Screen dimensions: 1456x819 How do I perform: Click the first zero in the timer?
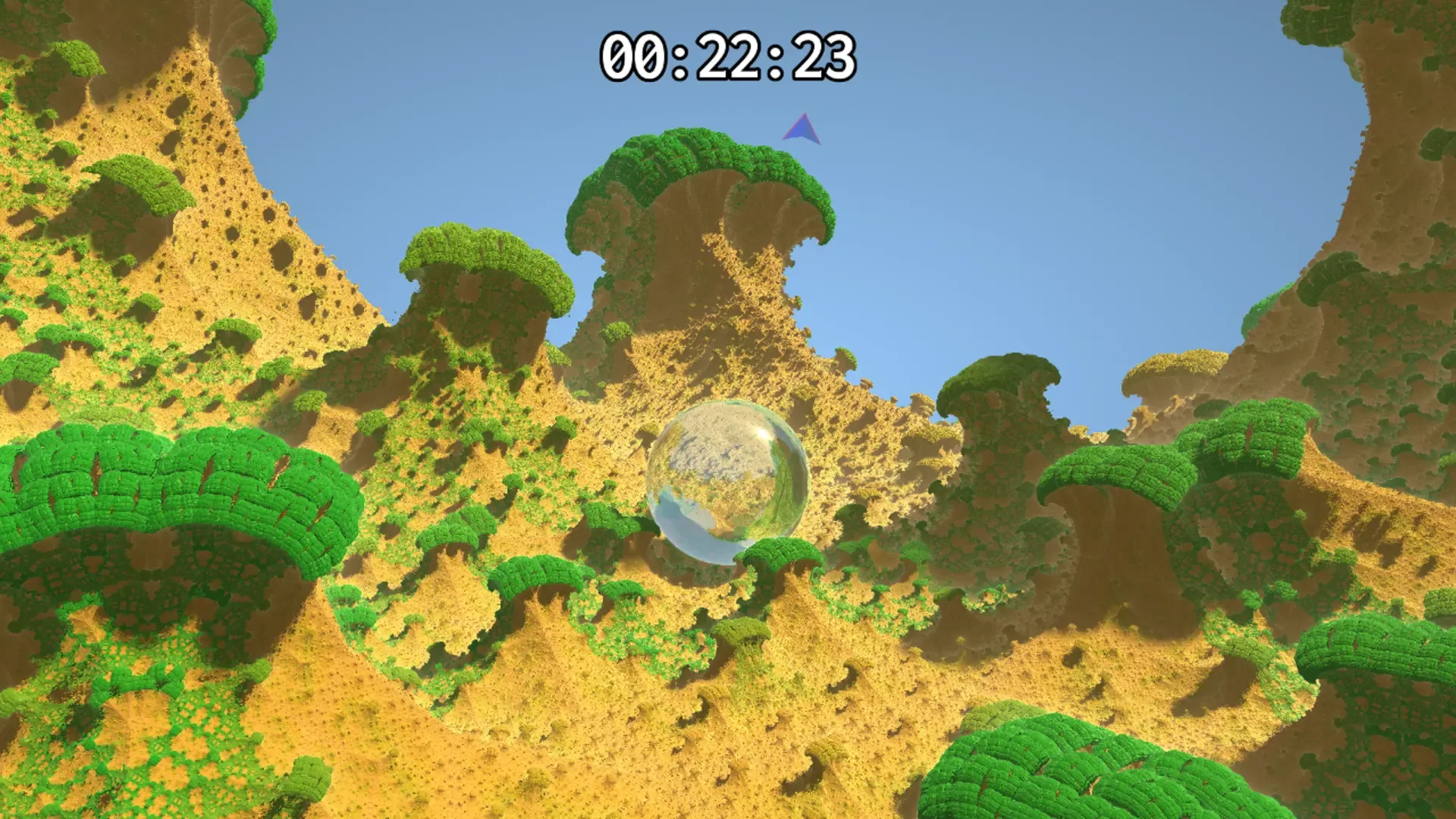click(x=618, y=57)
